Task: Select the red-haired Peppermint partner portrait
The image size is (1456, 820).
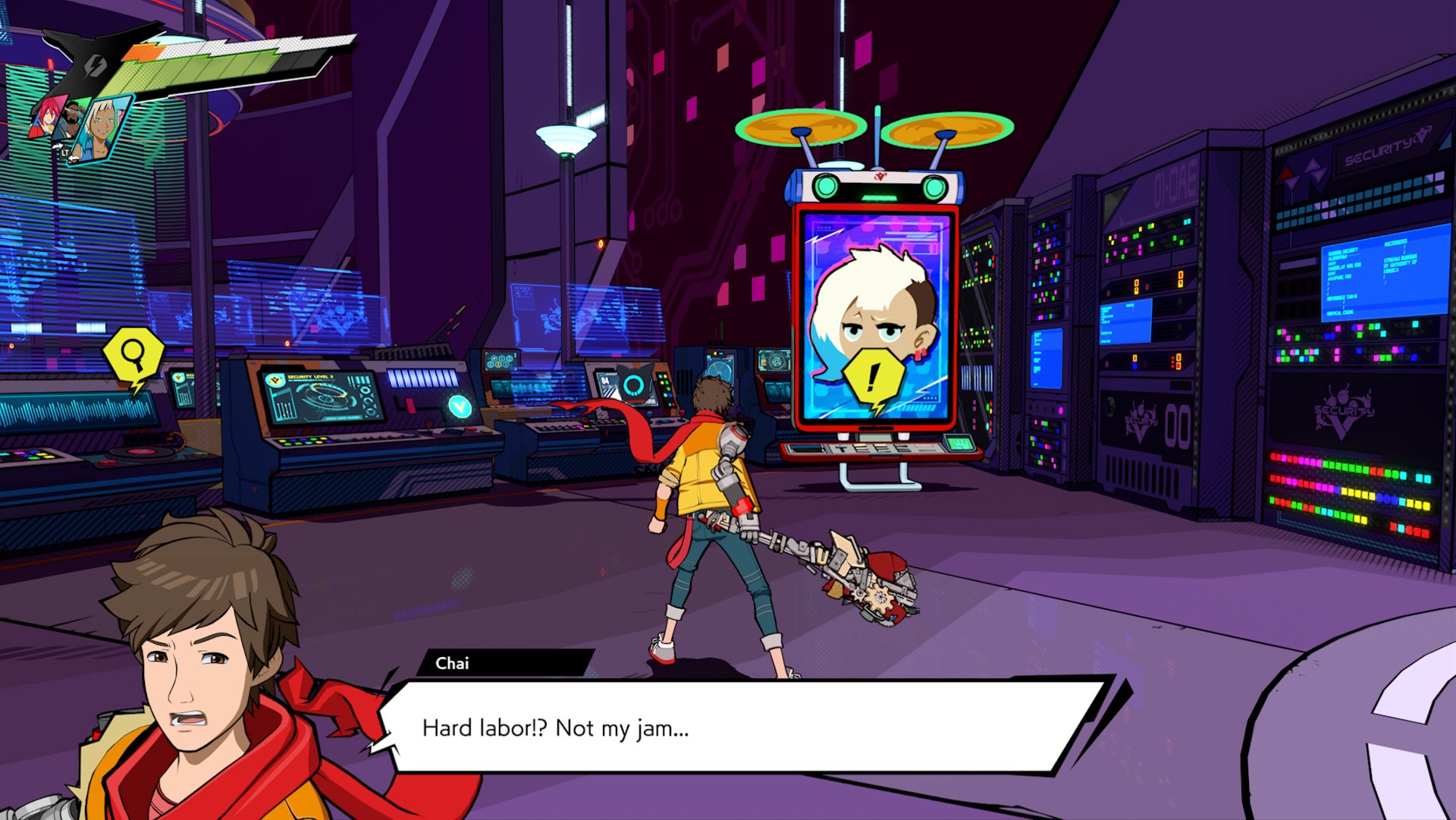Action: 48,115
